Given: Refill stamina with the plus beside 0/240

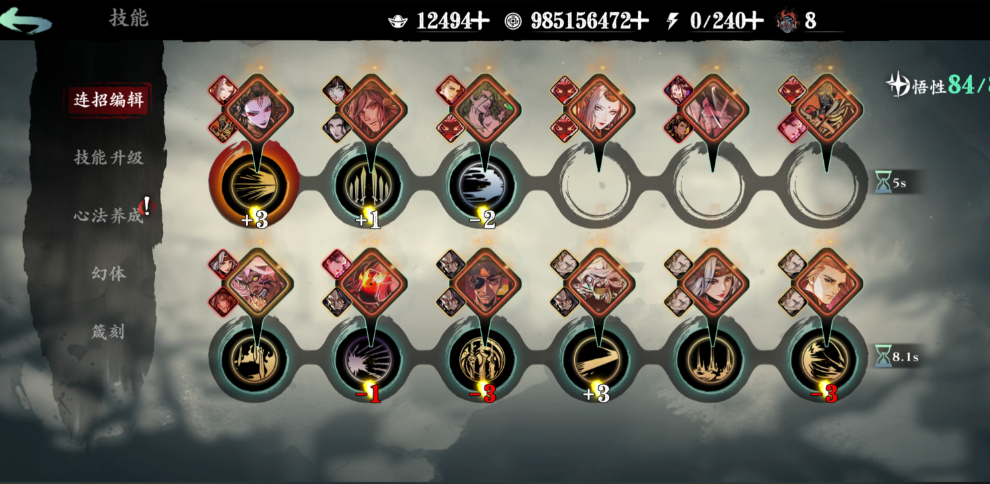Looking at the screenshot, I should (x=755, y=21).
